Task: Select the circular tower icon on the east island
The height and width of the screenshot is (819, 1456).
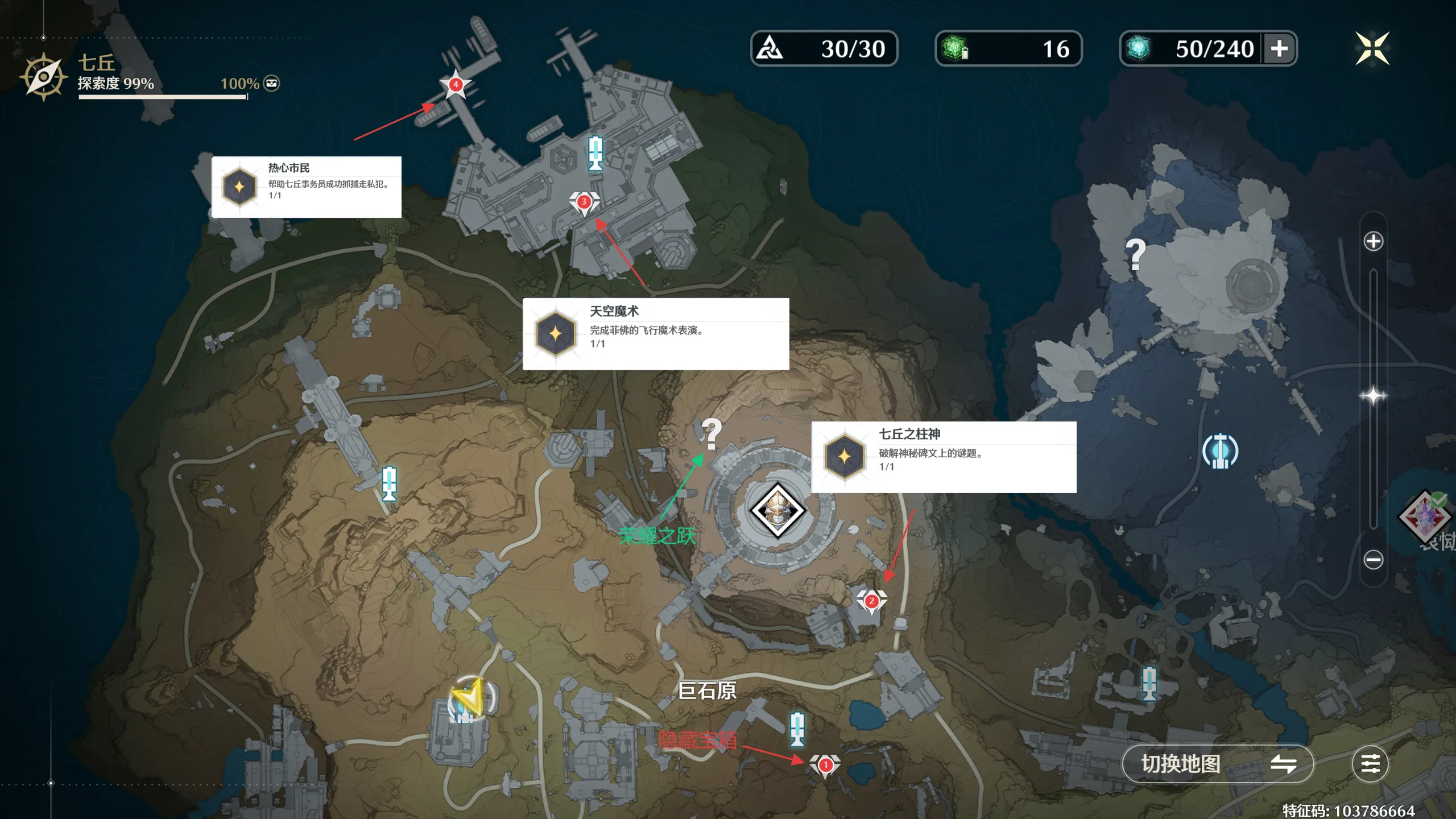Action: 1220,452
